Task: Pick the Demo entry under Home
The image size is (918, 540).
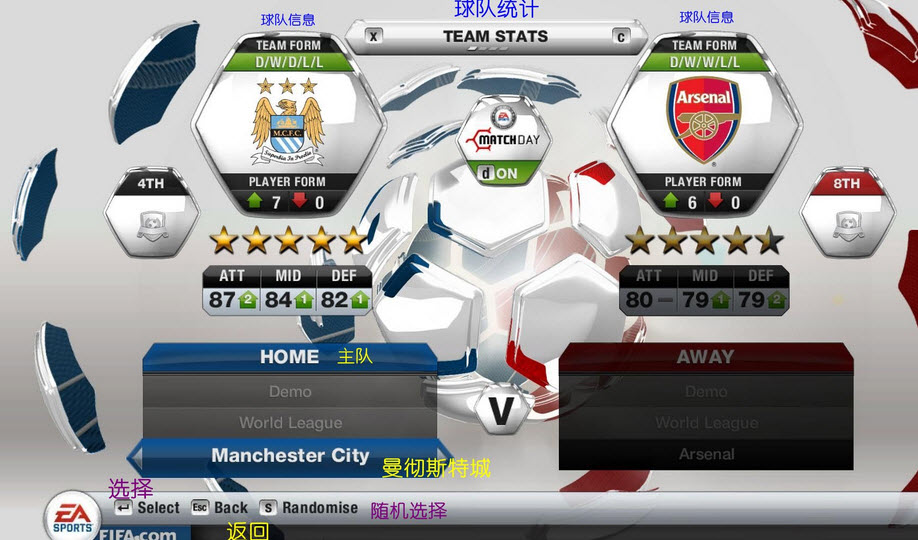Action: coord(290,392)
